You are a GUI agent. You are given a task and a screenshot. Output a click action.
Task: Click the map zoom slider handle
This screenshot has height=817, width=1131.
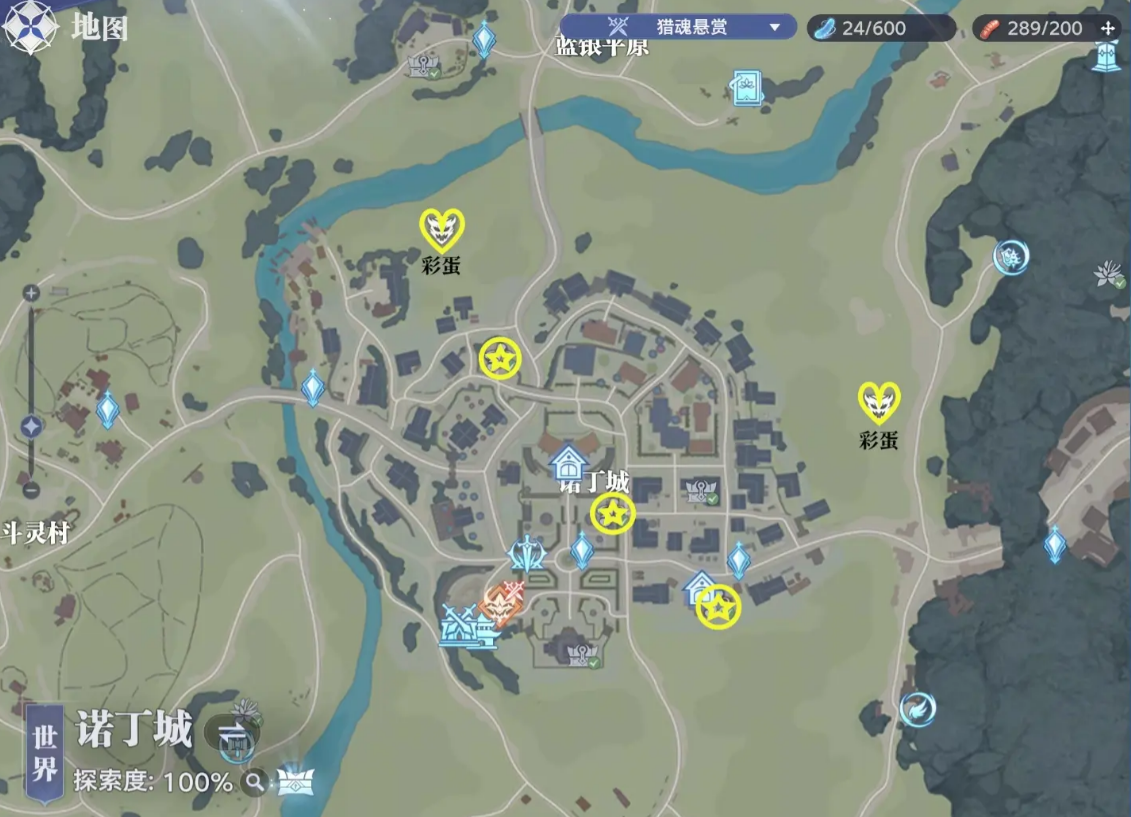coord(31,426)
